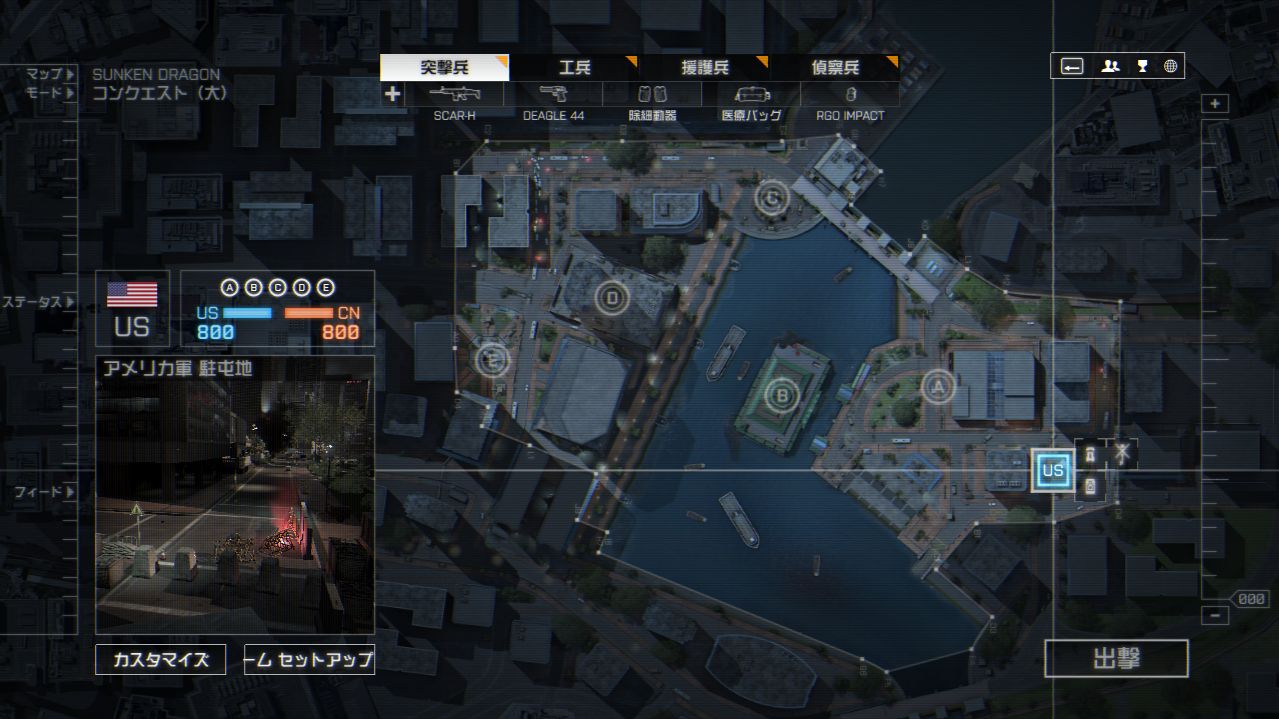Choose the 医療バッグ medic bag slot
Image resolution: width=1279 pixels, height=719 pixels.
pos(751,95)
